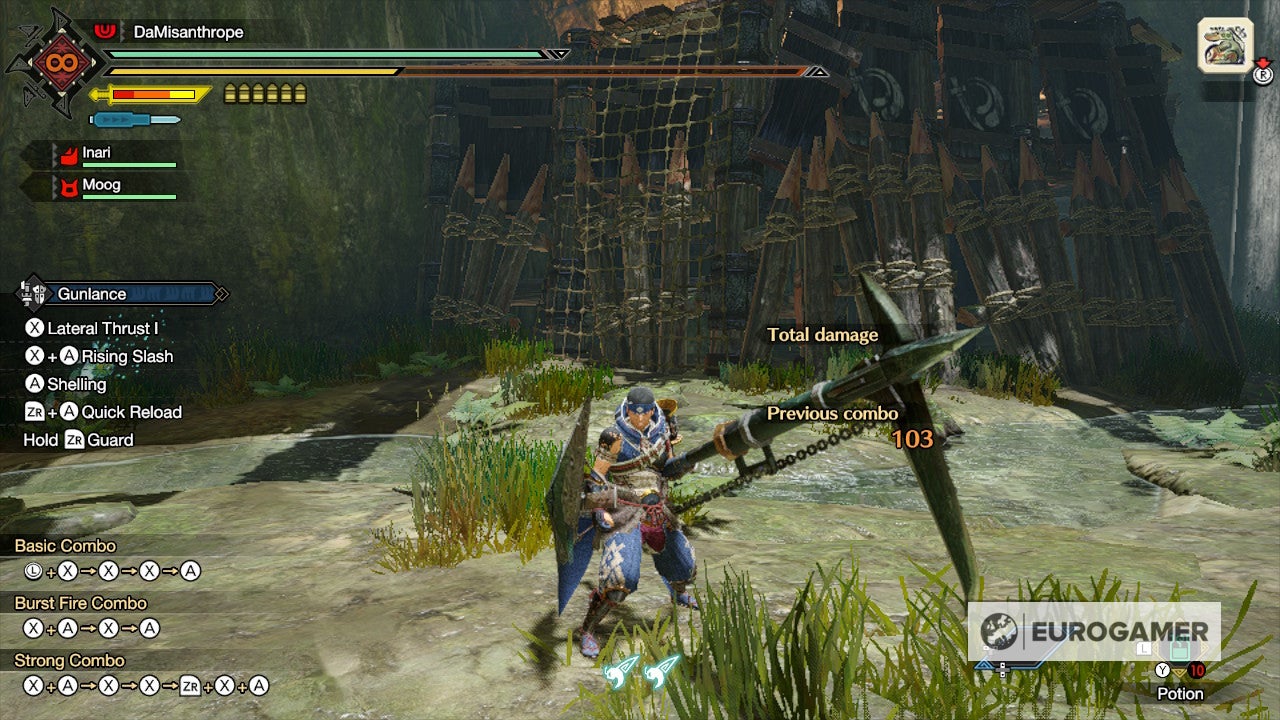Select the red hunter emblem next to DaMisanthrope
The width and height of the screenshot is (1280, 720).
104,30
